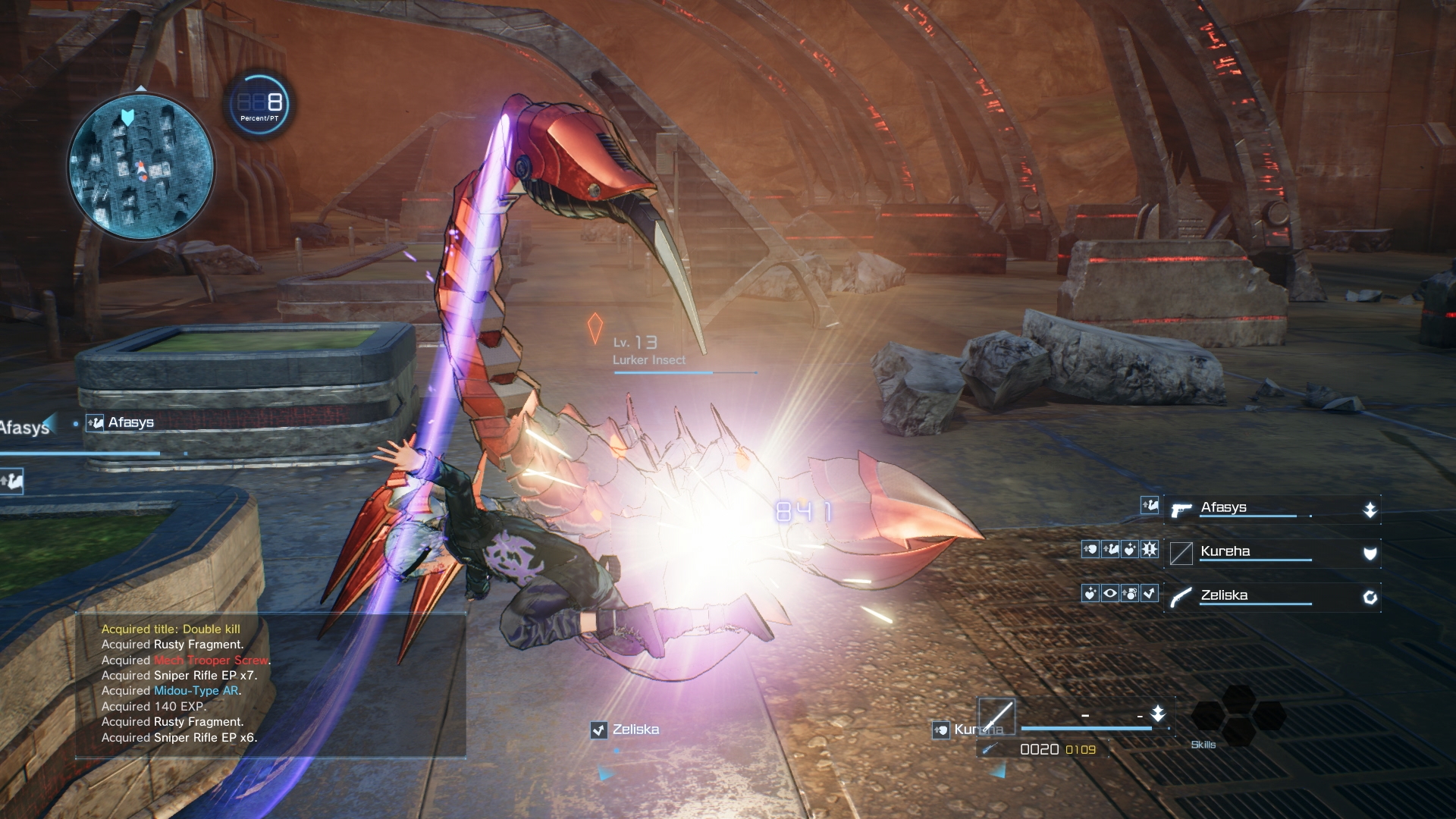This screenshot has height=819, width=1456.
Task: Click the acquired items log panel
Action: point(270,684)
